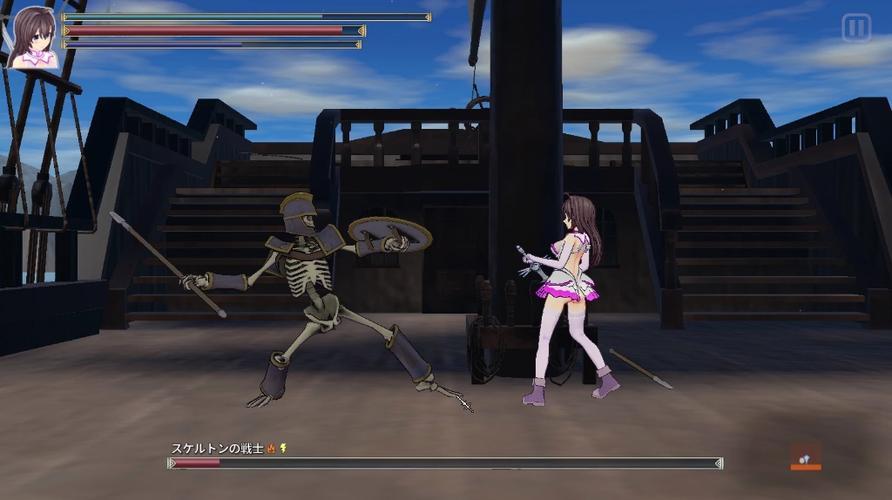892x500 pixels.
Task: Click the heroine's portrait icon
Action: (33, 37)
